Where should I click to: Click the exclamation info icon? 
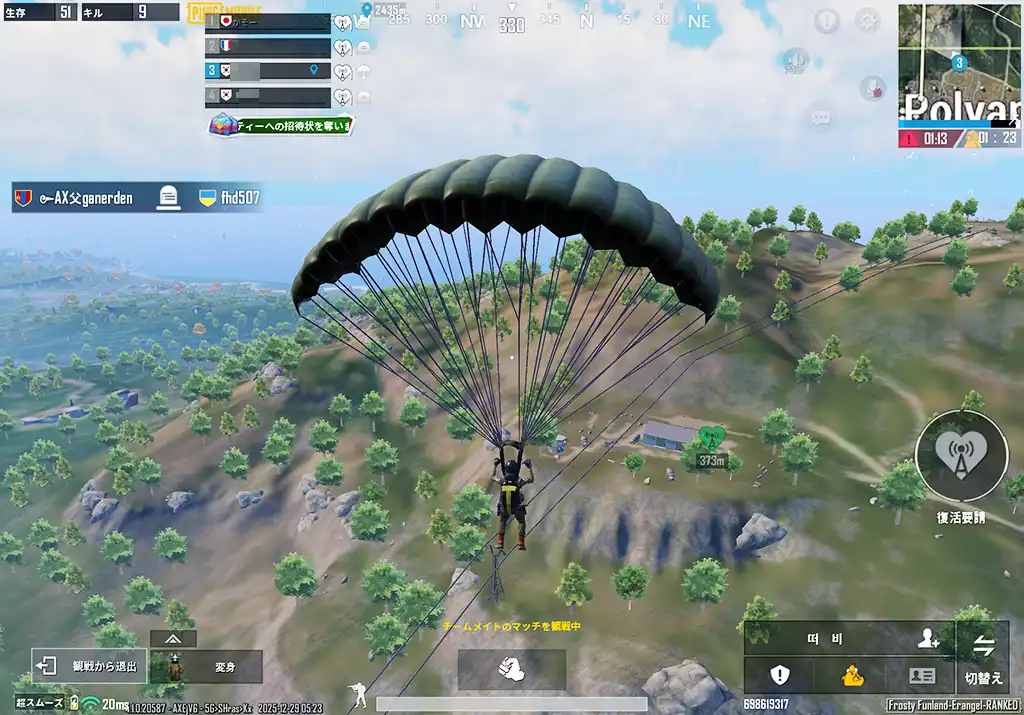(826, 20)
